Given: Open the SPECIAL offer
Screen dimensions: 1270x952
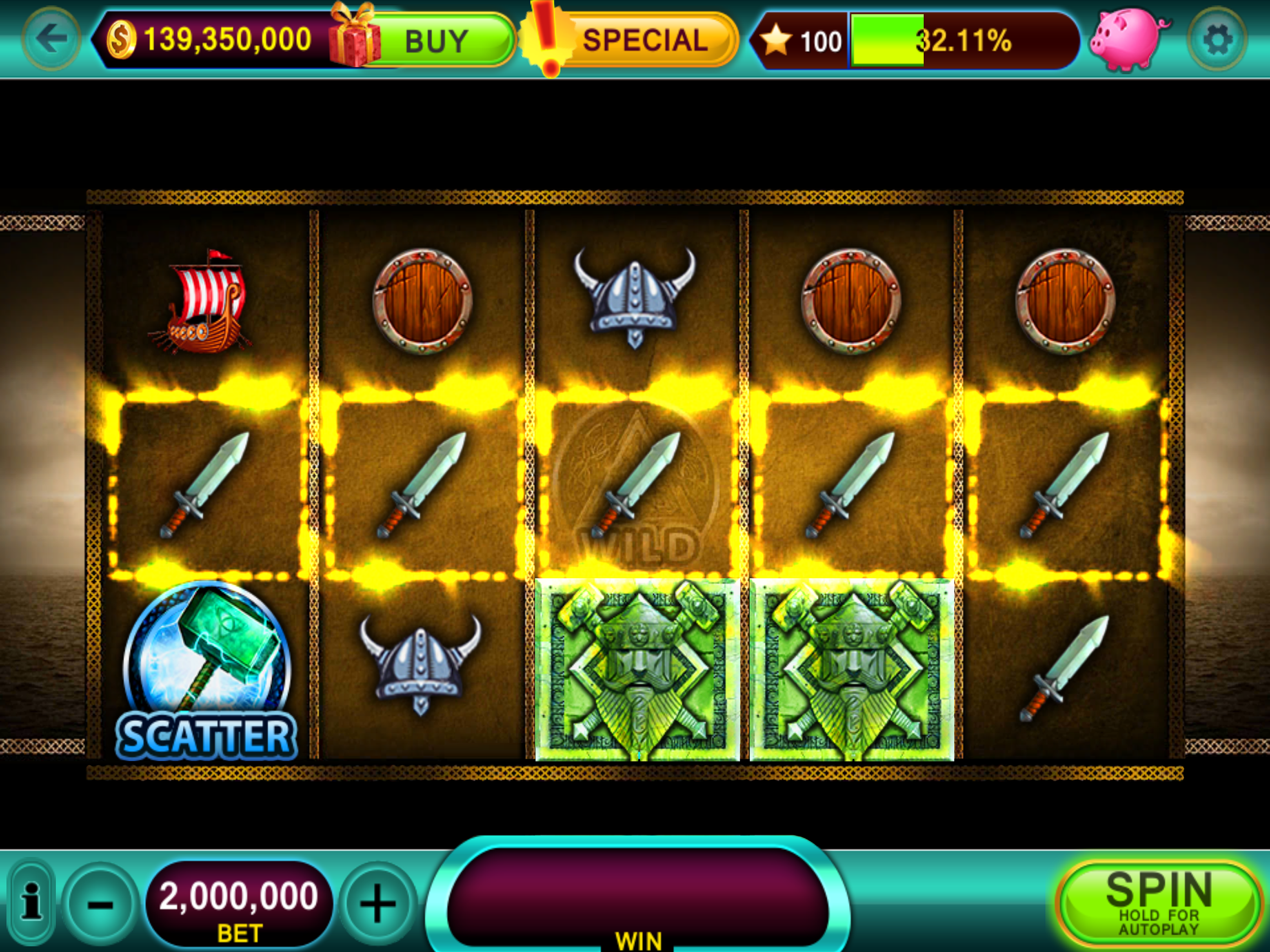Looking at the screenshot, I should tap(644, 40).
